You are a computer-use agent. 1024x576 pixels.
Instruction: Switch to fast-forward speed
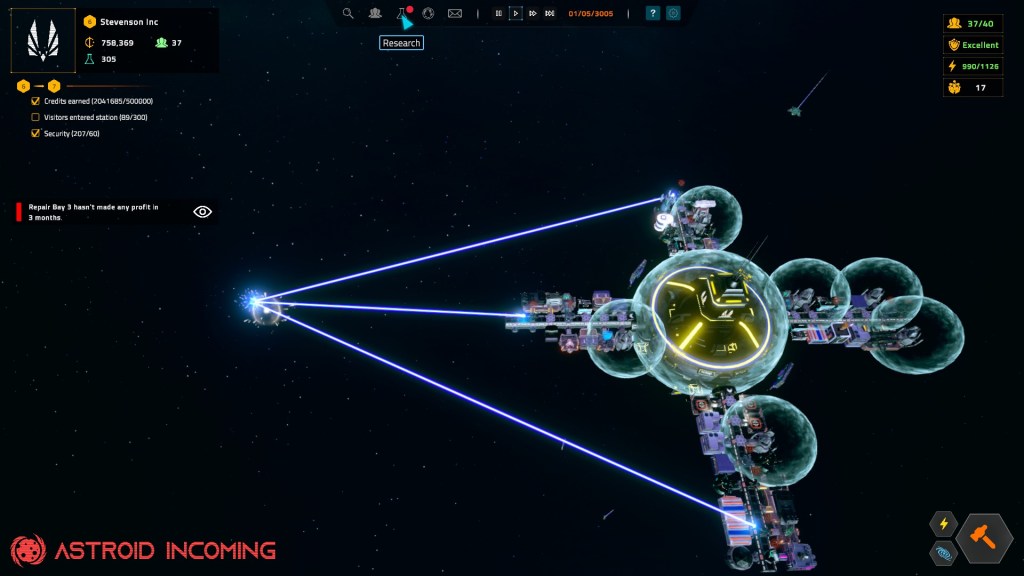(x=533, y=13)
